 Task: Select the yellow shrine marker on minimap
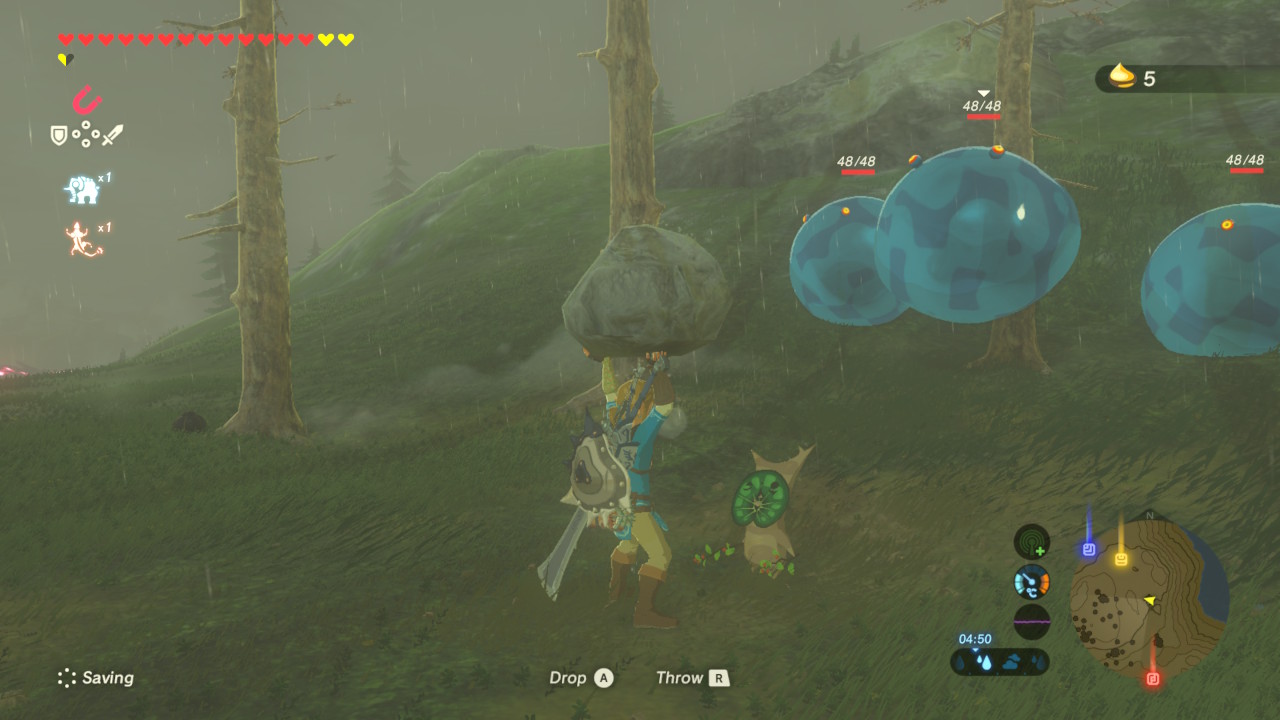[x=1121, y=559]
